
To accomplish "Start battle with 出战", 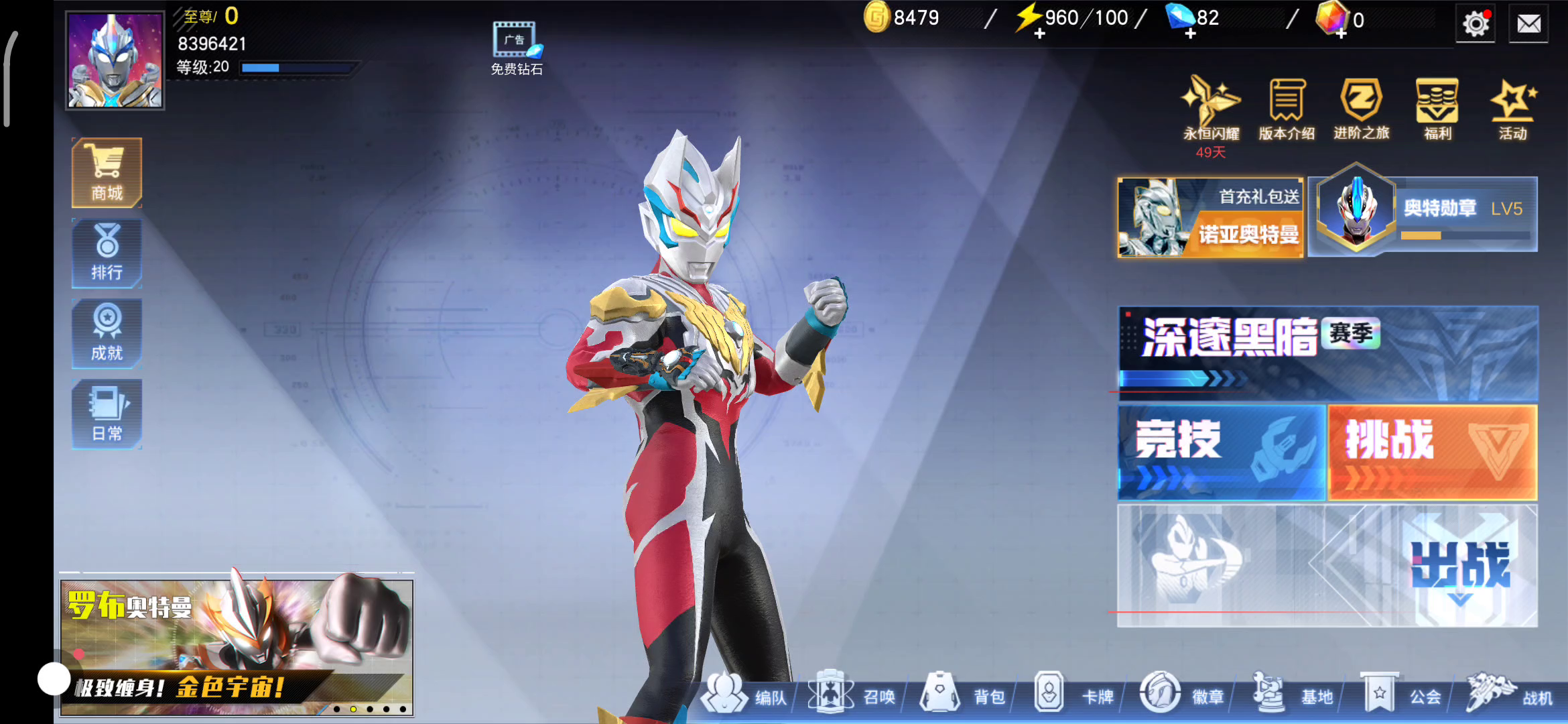I will [1459, 566].
